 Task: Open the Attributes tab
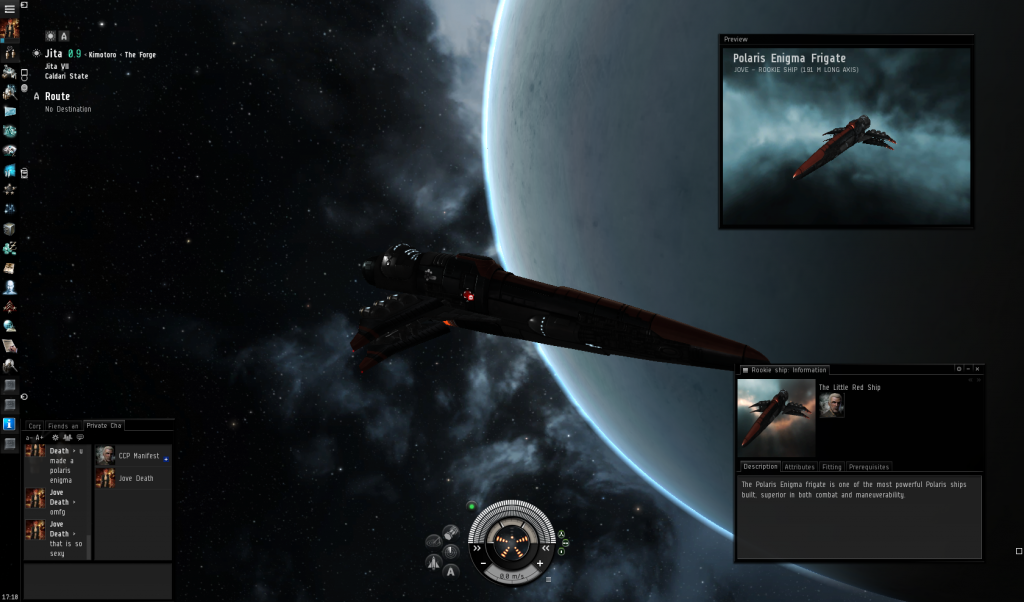[x=799, y=467]
